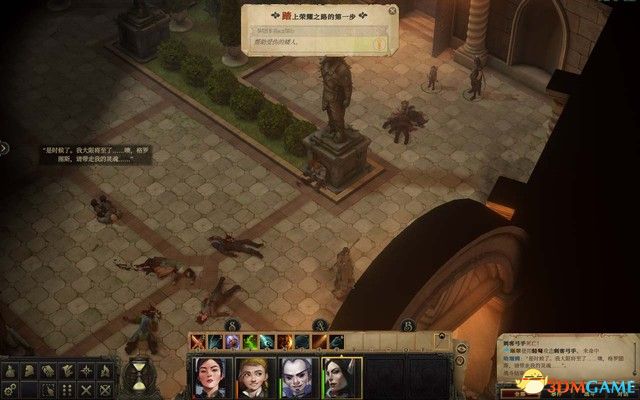Image resolution: width=640 pixels, height=400 pixels.
Task: Toggle the hourglass pause button
Action: [139, 376]
